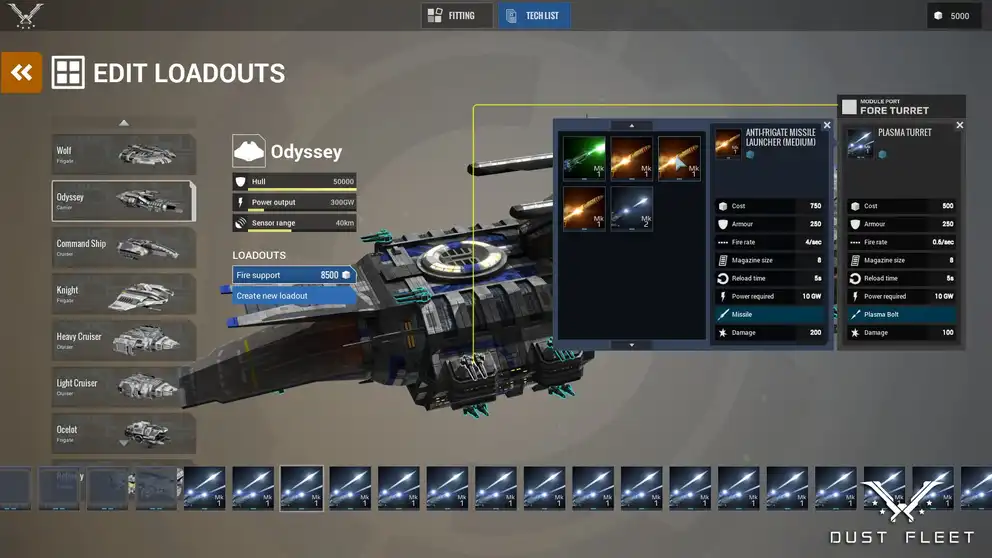Close the weapon selection panel
Image resolution: width=992 pixels, height=558 pixels.
pyautogui.click(x=827, y=126)
